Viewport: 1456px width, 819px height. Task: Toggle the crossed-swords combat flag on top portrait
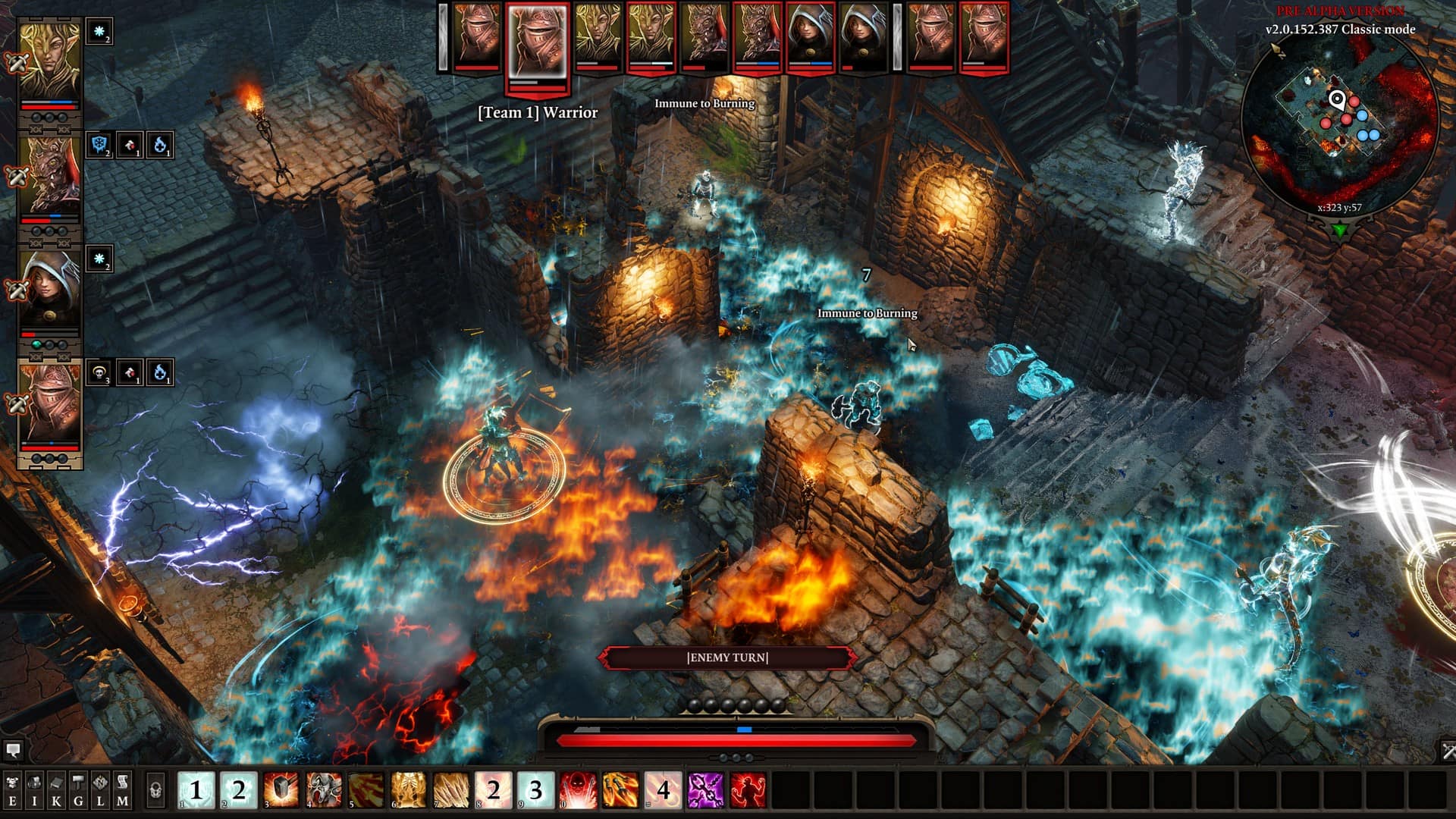coord(17,62)
